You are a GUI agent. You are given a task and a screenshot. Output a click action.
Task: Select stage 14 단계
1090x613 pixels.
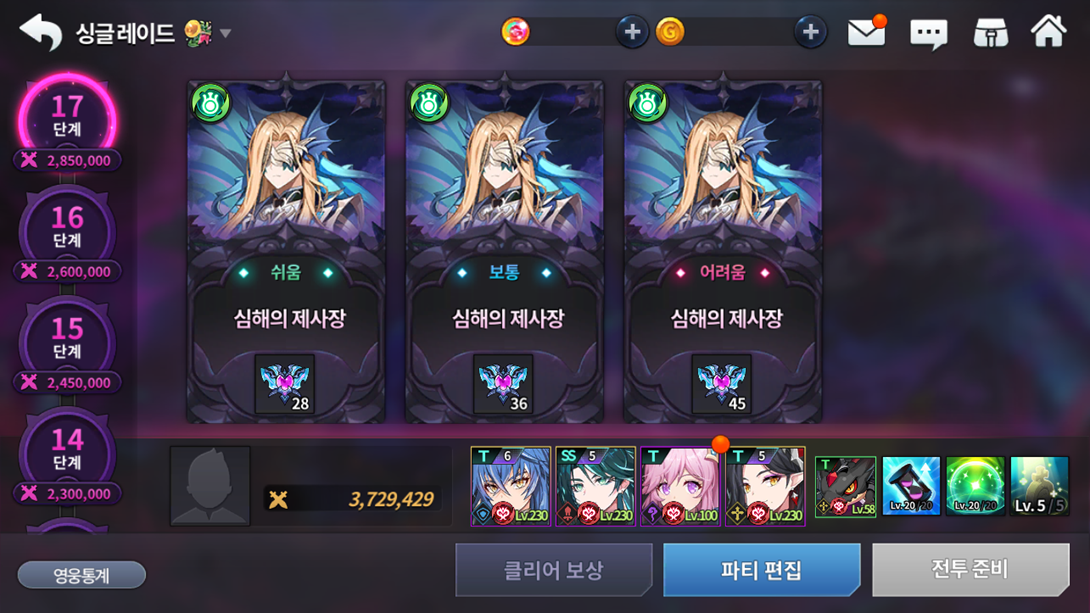point(67,451)
